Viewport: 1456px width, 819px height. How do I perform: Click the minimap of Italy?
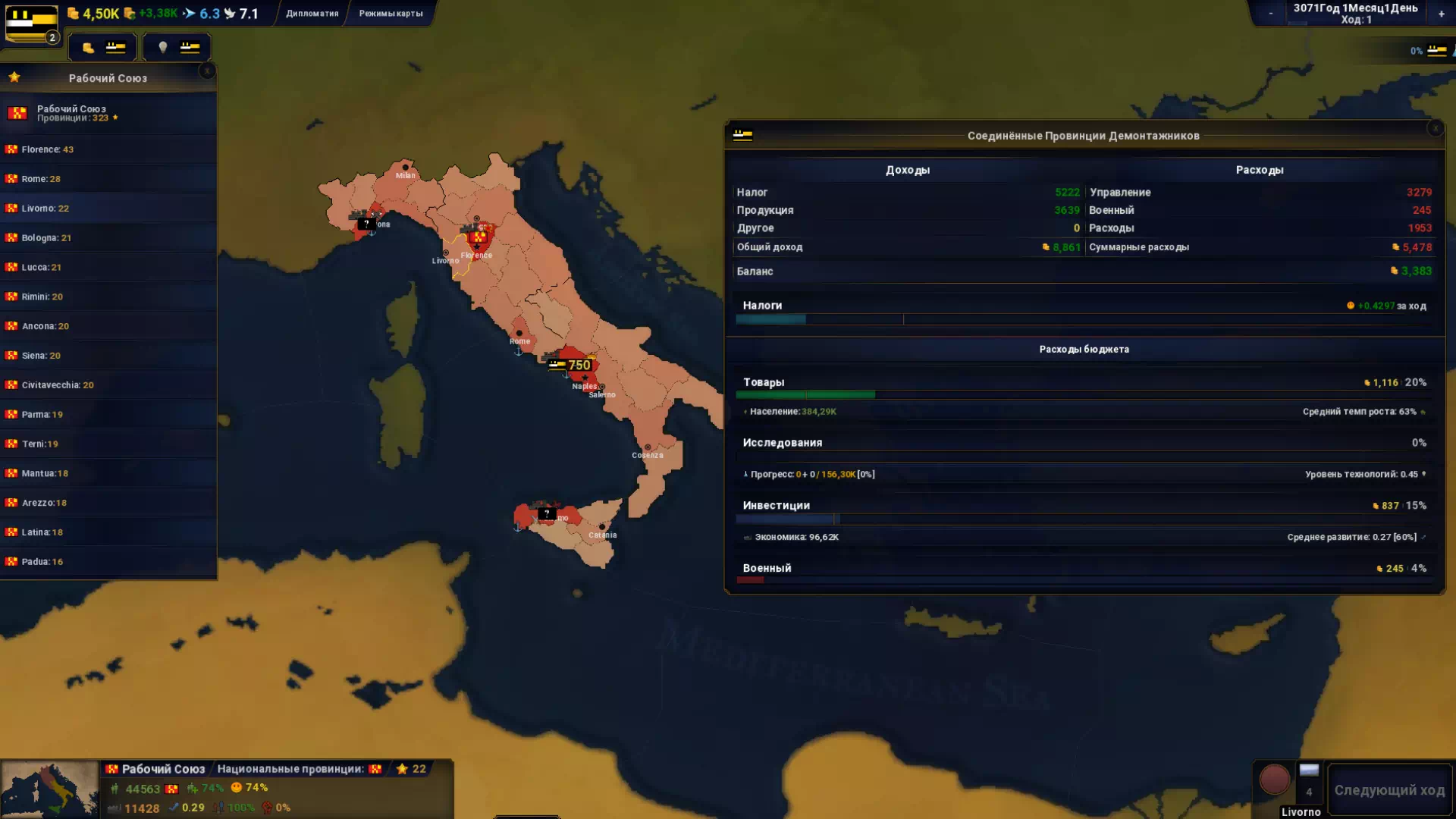pos(50,790)
